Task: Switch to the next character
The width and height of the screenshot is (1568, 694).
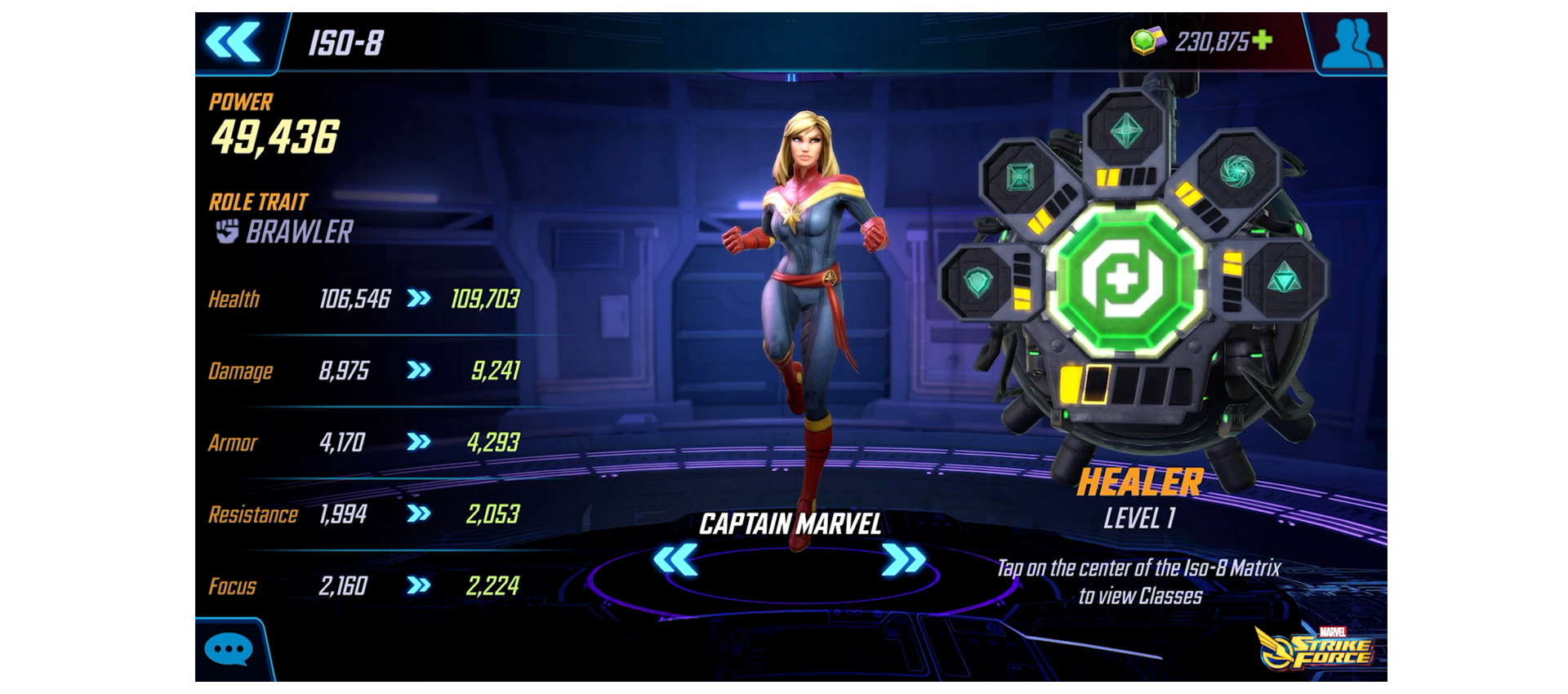Action: 904,560
